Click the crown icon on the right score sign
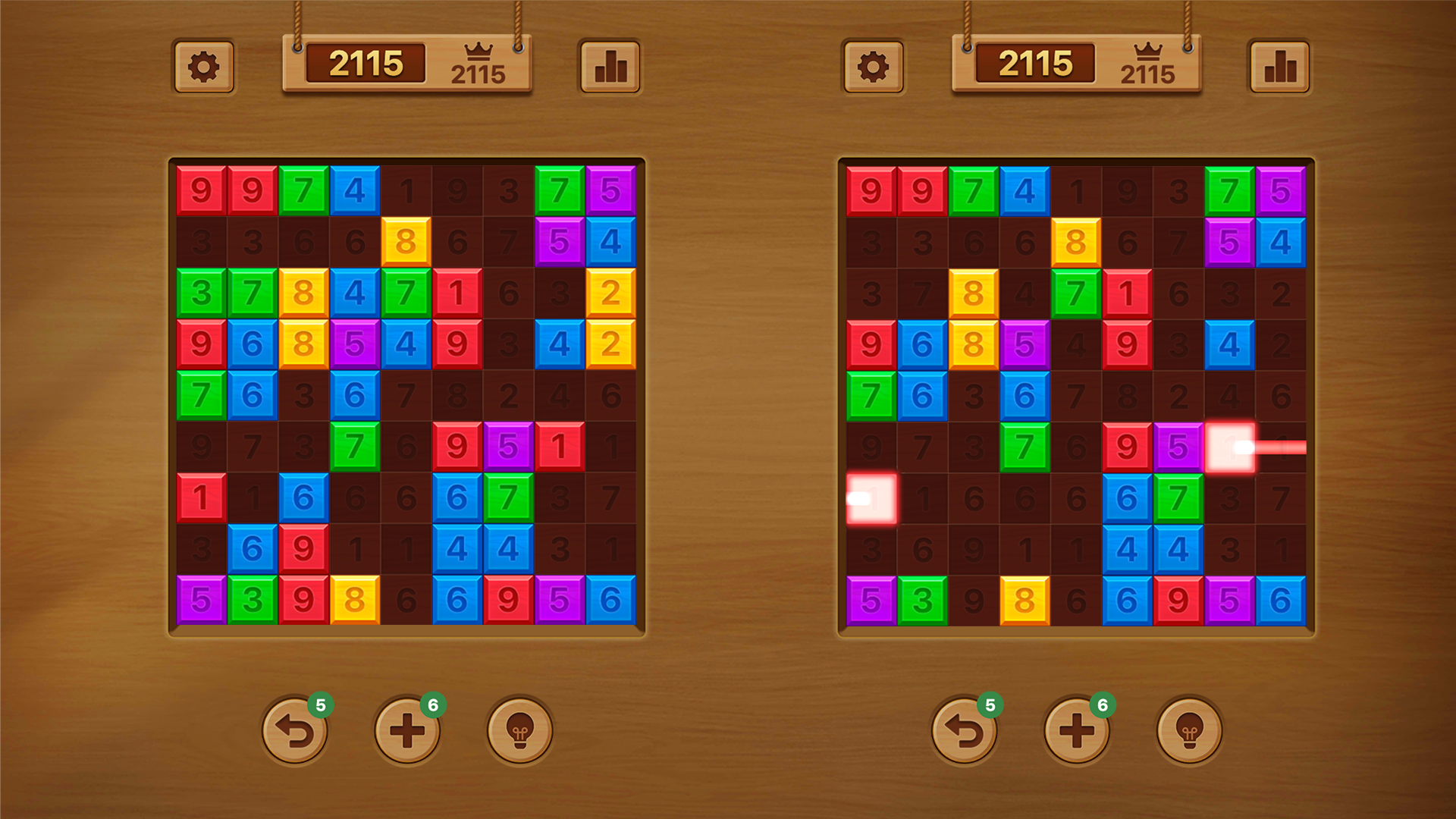 tap(1149, 51)
